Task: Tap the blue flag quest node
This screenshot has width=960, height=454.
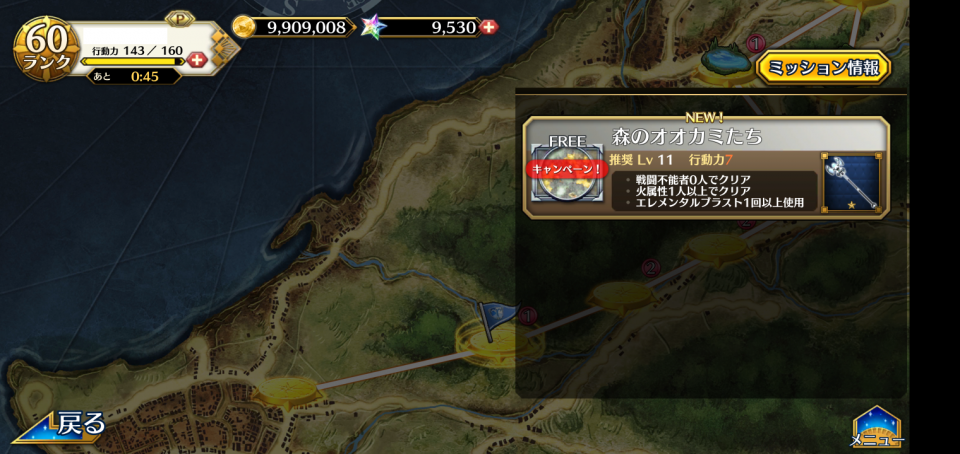Action: point(497,320)
